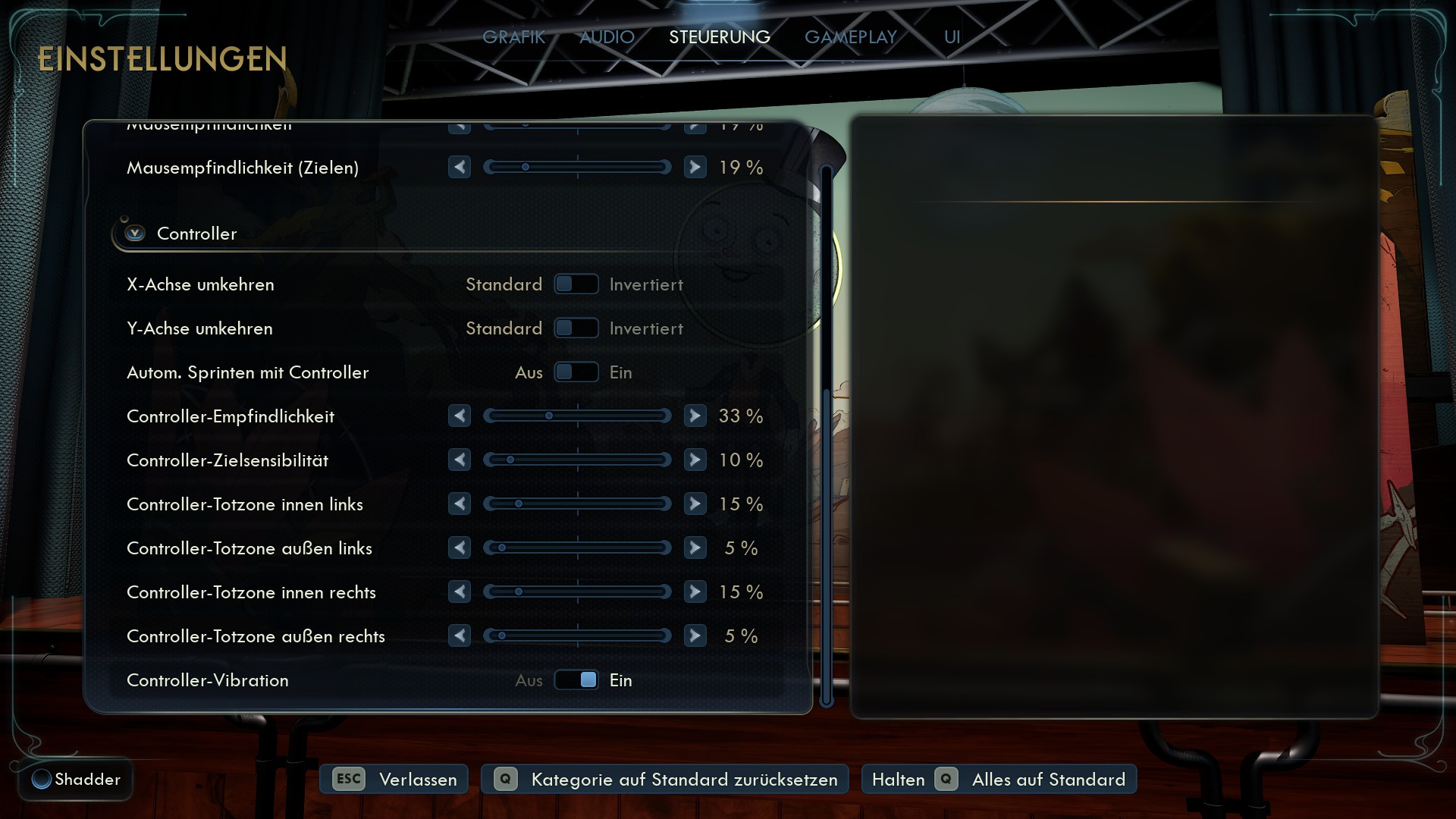Lower Controller-Totzone innen rechts with left arrow
Image resolution: width=1456 pixels, height=819 pixels.
(460, 592)
